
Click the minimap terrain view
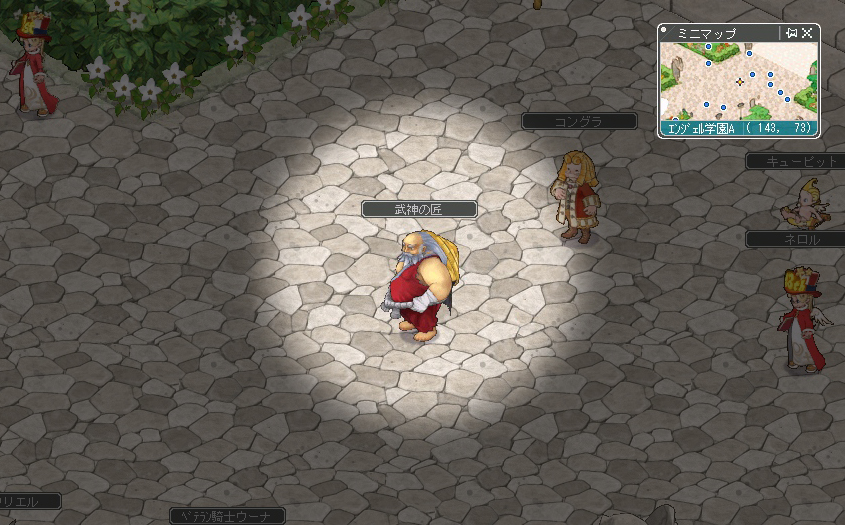[x=738, y=82]
